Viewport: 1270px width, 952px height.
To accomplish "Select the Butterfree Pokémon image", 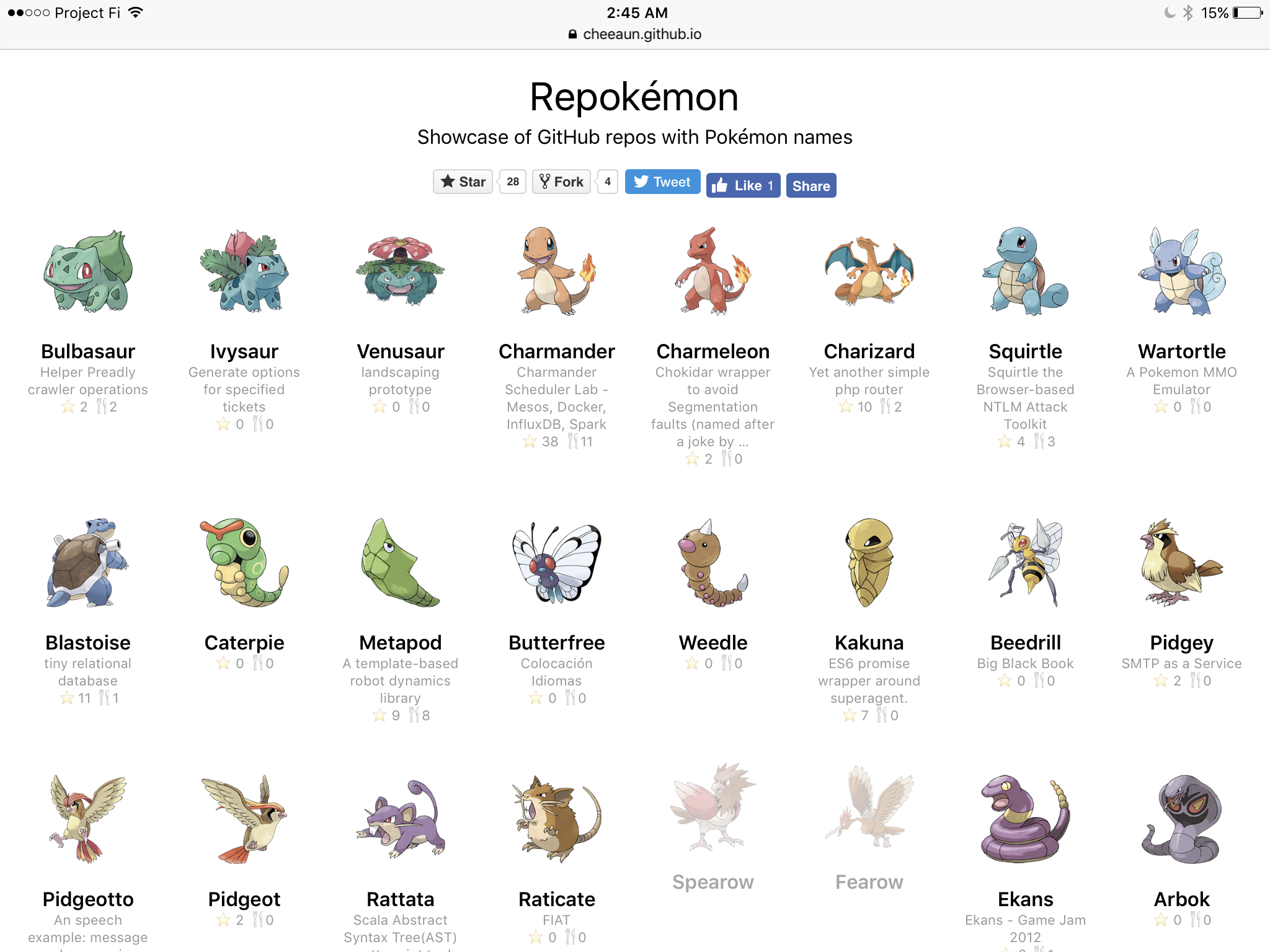I will click(556, 563).
